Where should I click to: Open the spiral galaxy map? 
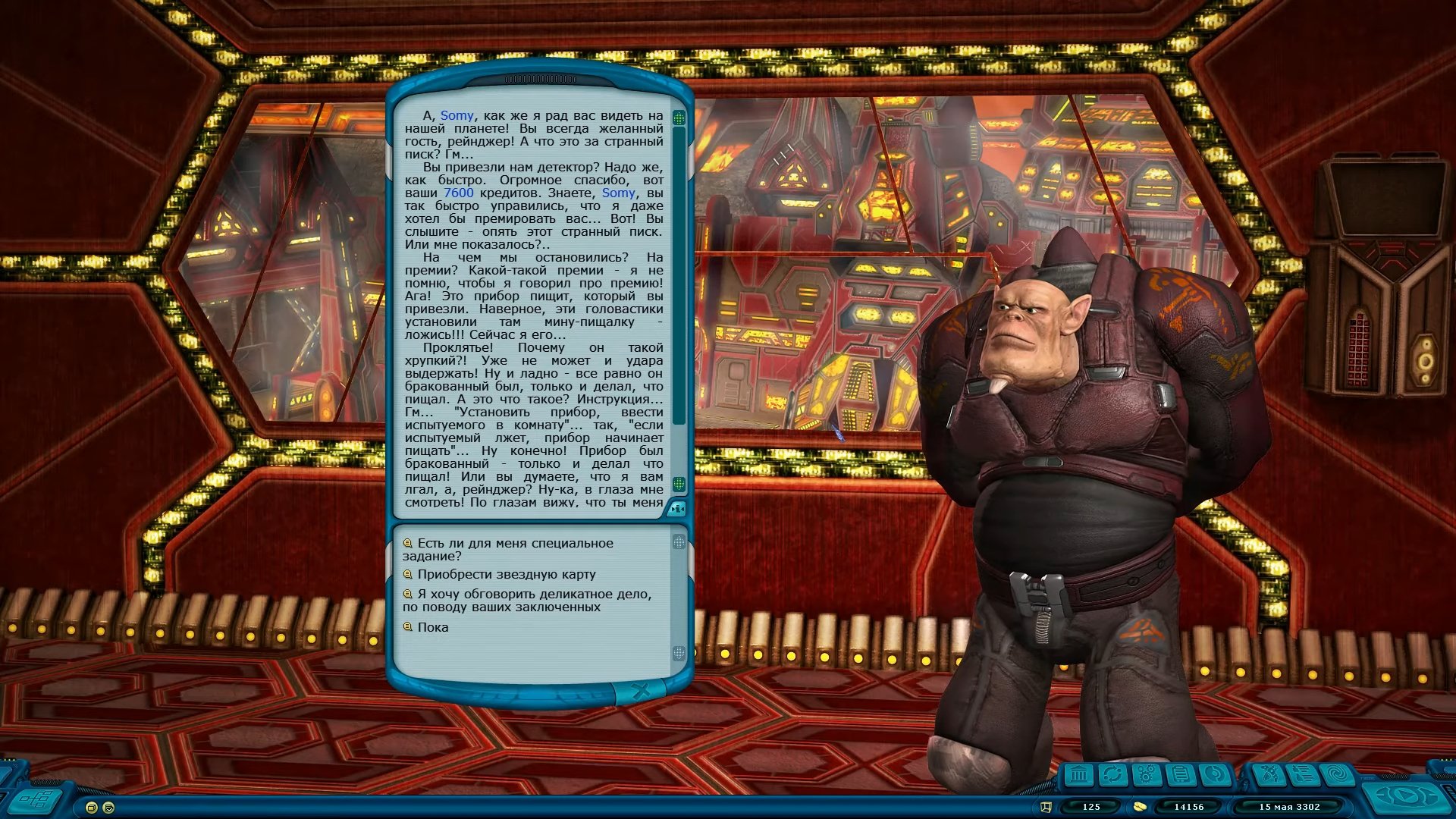click(x=1337, y=775)
